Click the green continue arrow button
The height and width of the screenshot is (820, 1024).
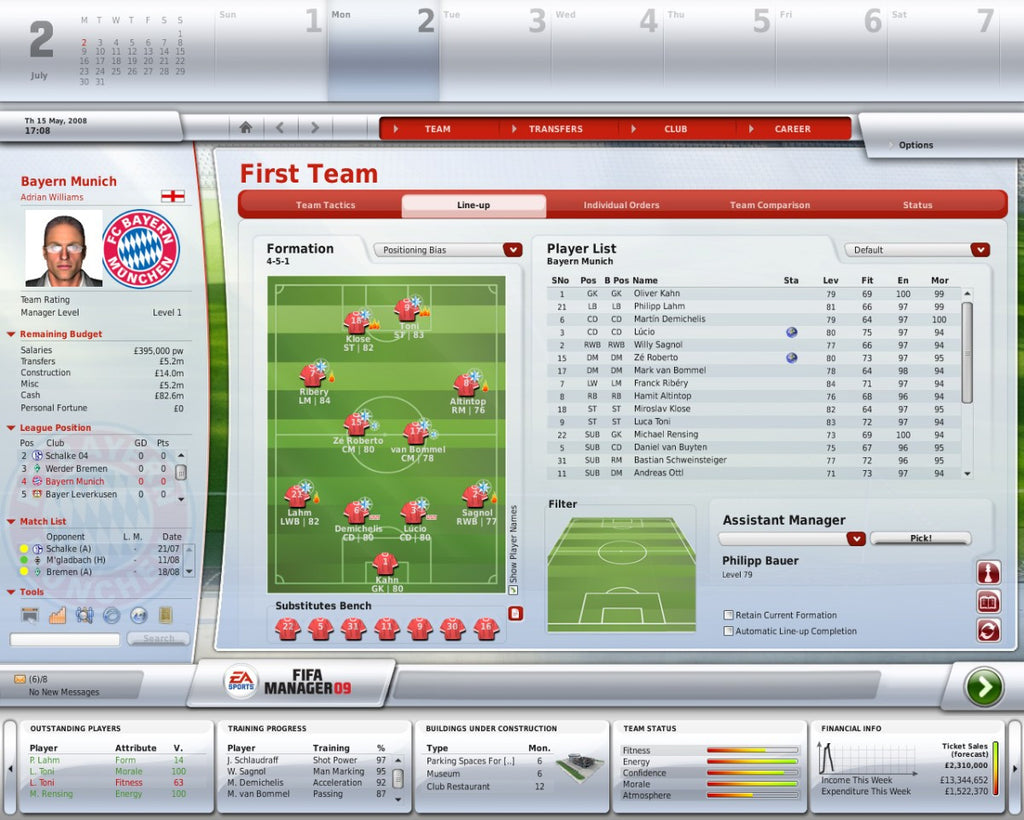click(x=983, y=687)
